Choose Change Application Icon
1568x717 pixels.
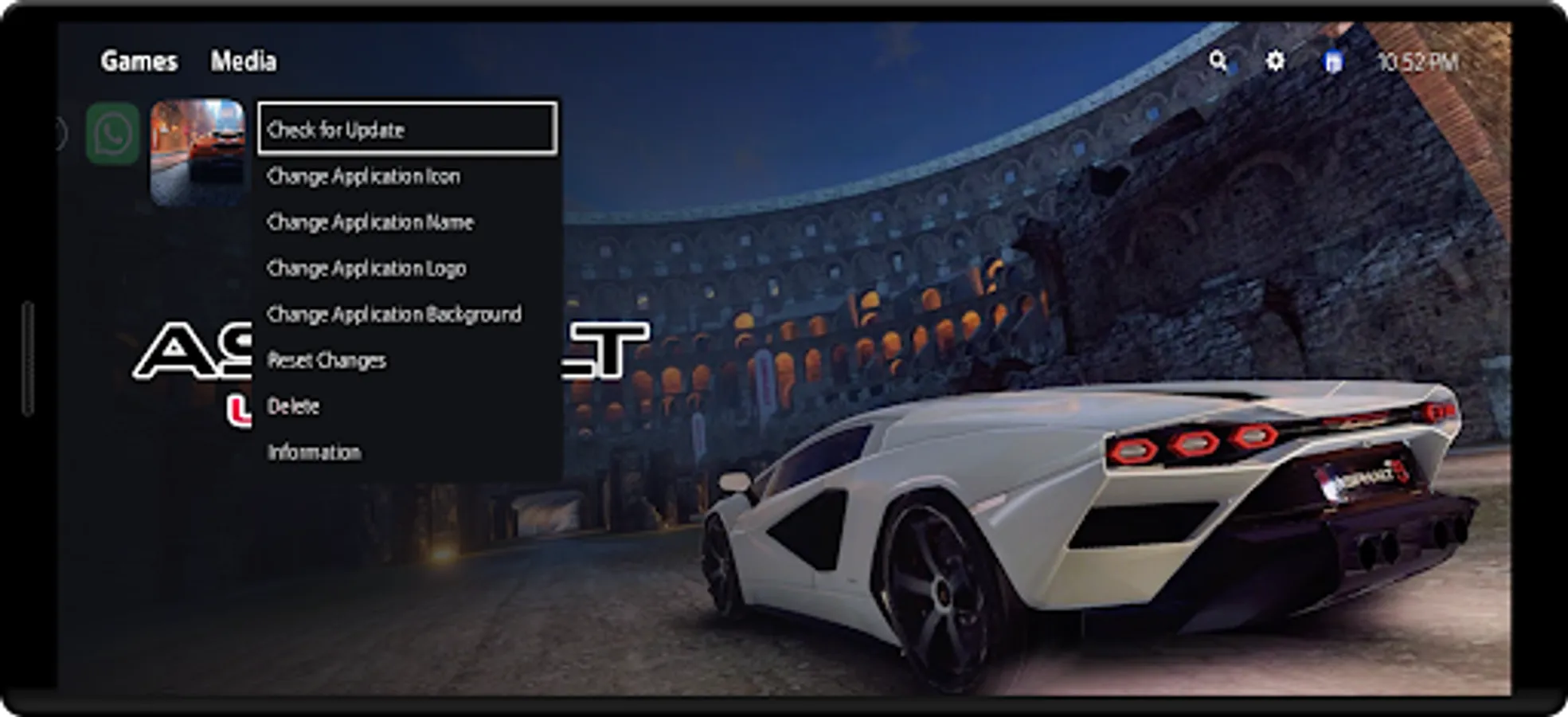click(365, 176)
